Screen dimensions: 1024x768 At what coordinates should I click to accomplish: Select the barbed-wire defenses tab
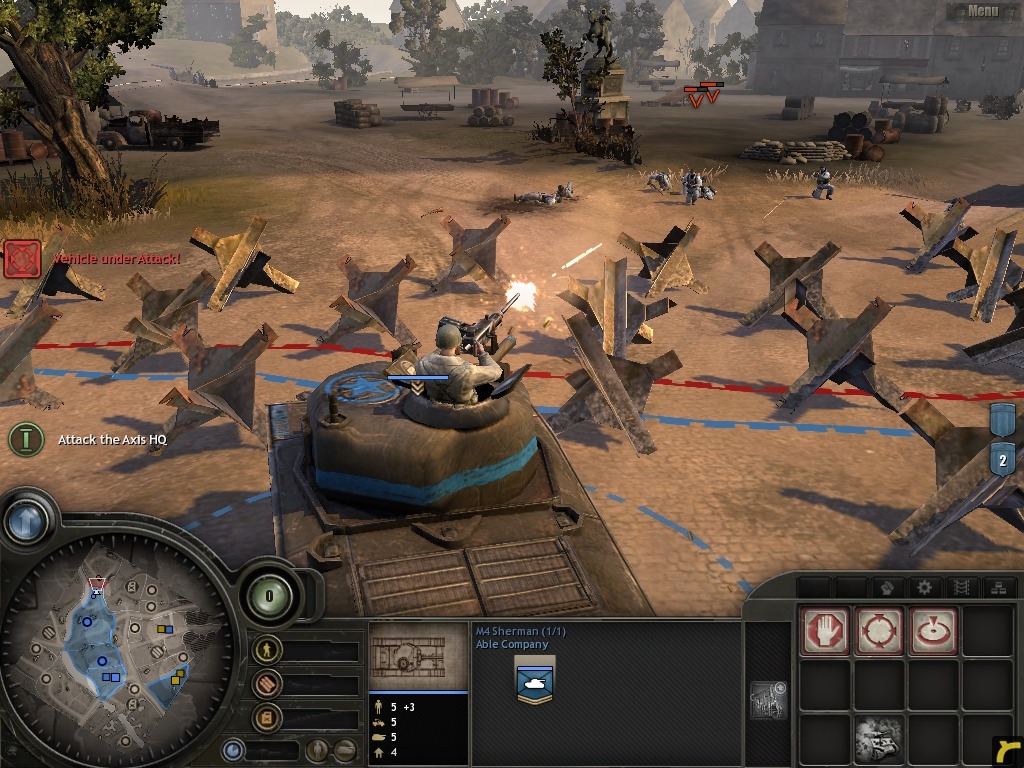962,587
